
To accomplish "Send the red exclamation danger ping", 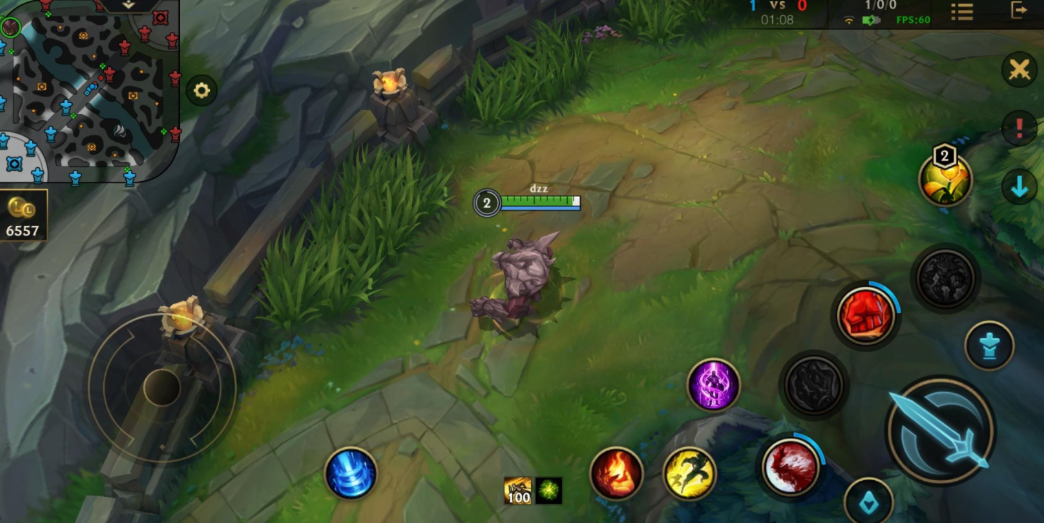I will [x=1019, y=129].
